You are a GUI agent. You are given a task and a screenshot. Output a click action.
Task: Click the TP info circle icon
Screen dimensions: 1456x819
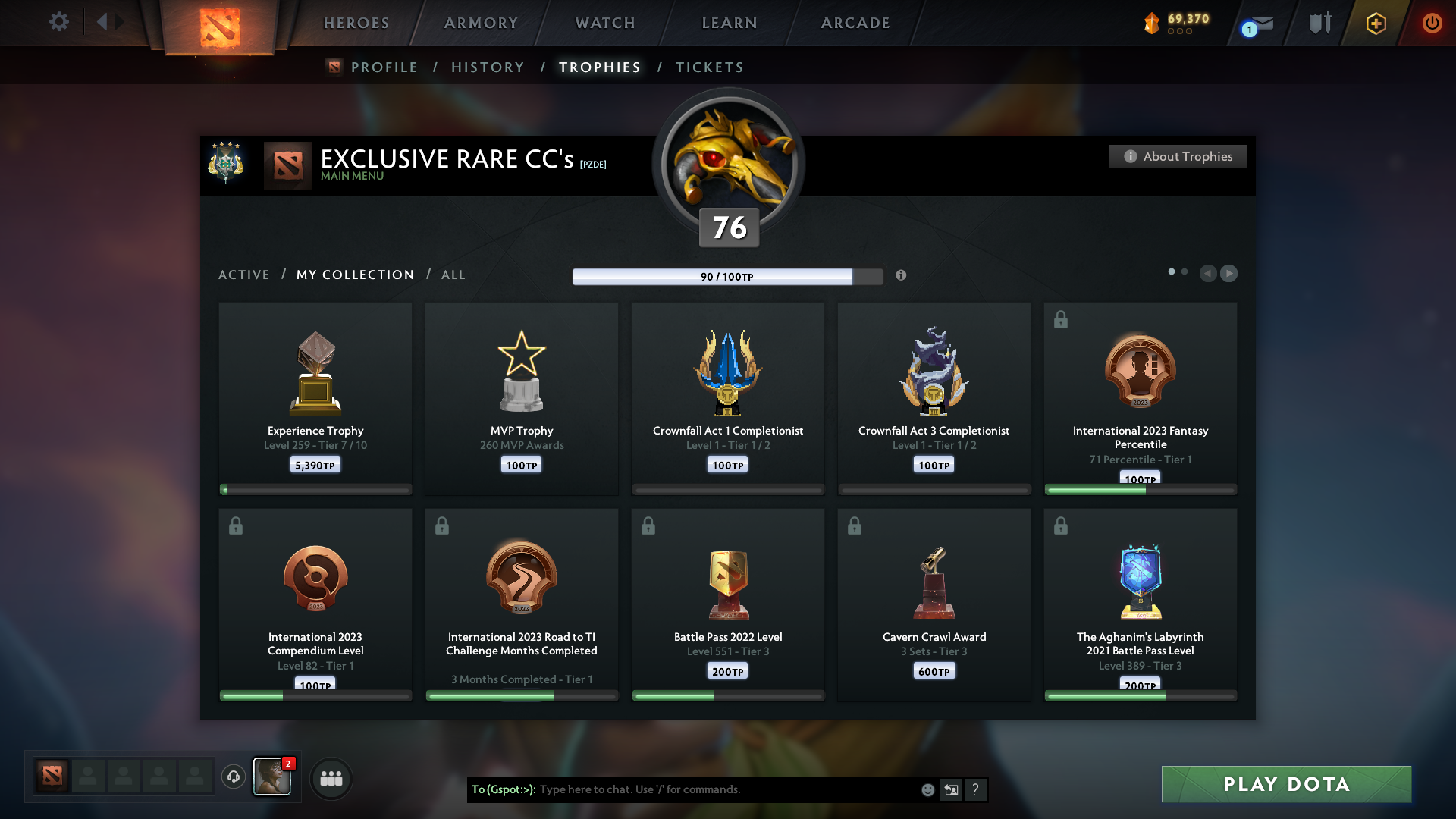[902, 276]
